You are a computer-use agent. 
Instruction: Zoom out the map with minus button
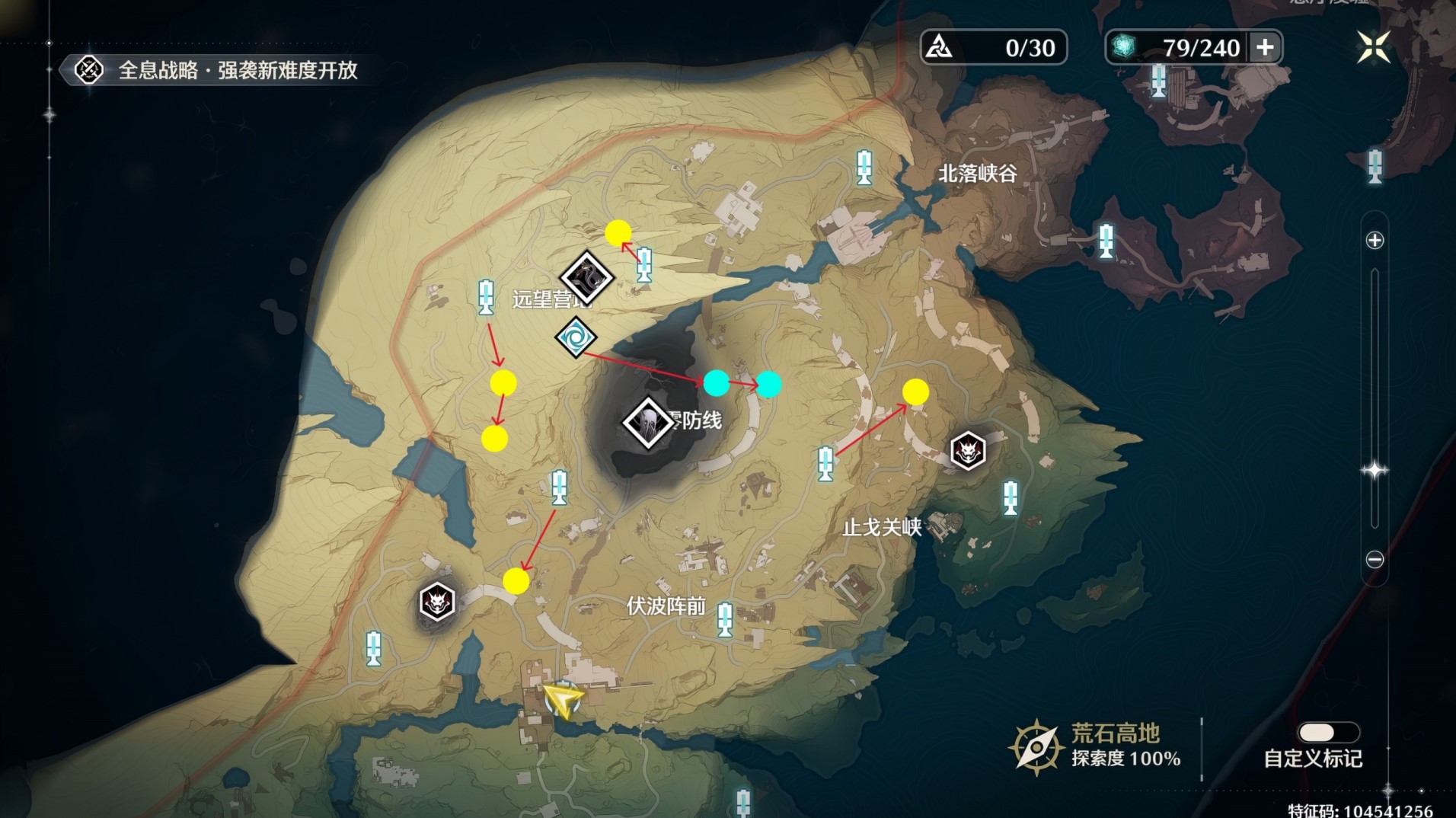point(1375,560)
